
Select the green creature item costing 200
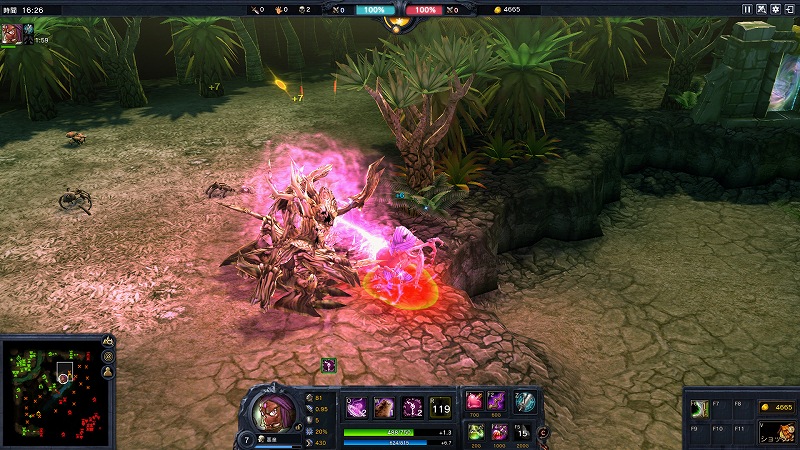point(475,432)
